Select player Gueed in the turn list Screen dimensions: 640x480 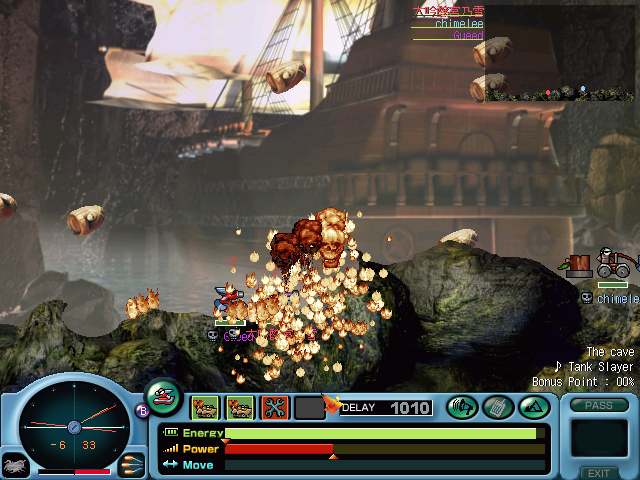coord(468,36)
